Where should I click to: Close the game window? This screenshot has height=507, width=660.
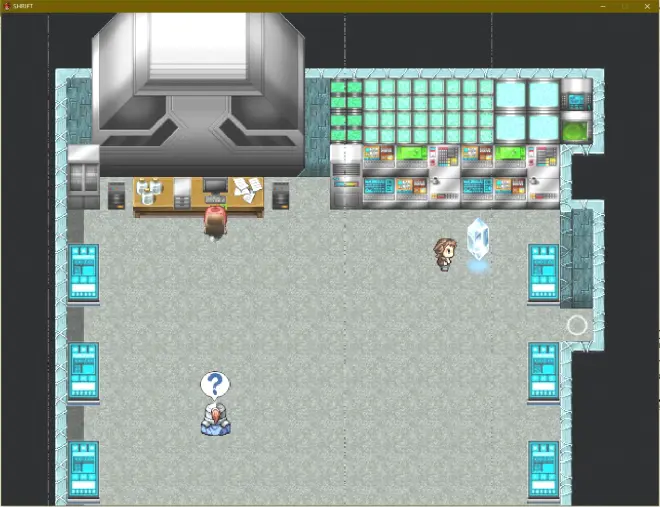tap(645, 6)
